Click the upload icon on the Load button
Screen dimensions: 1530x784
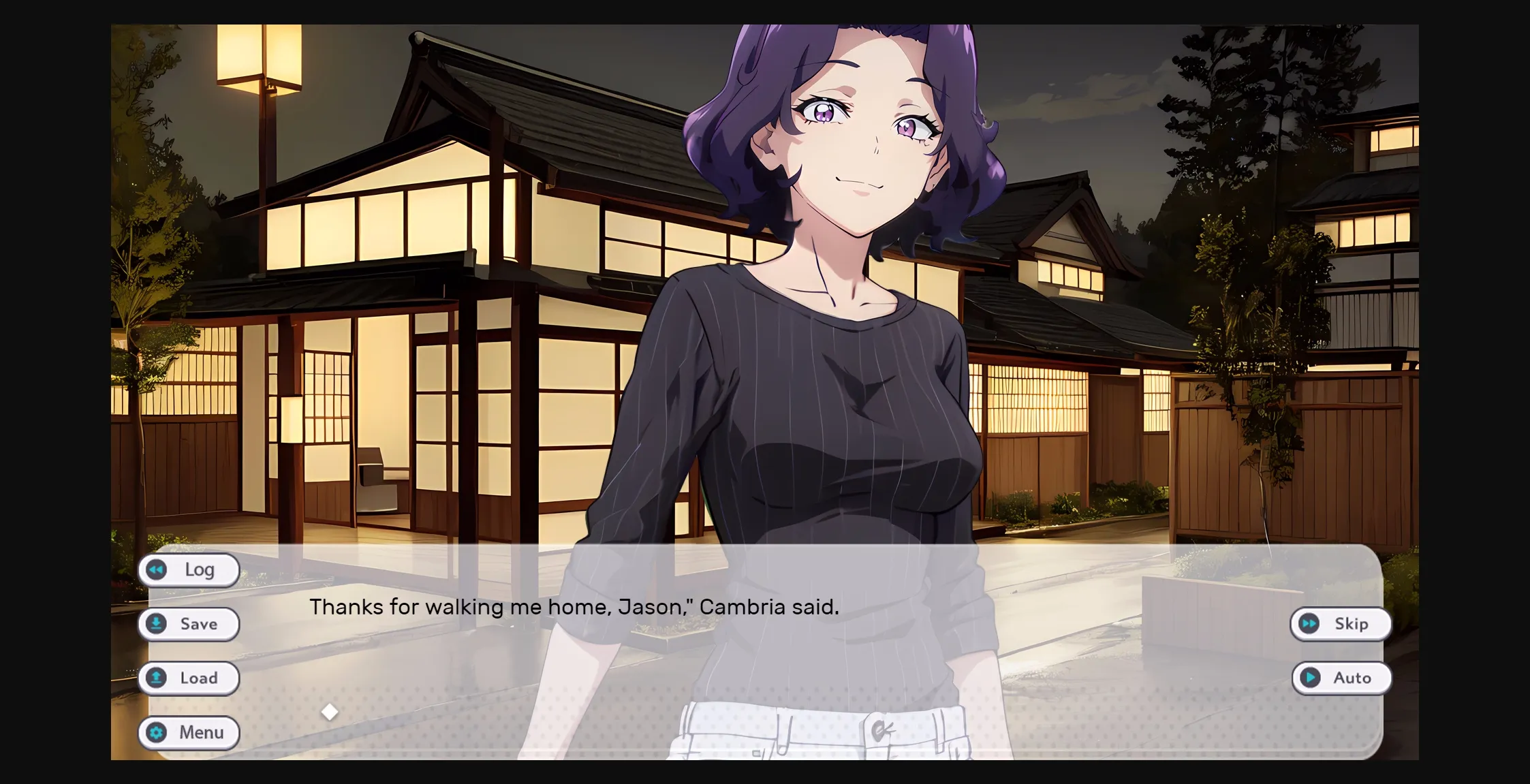point(157,678)
